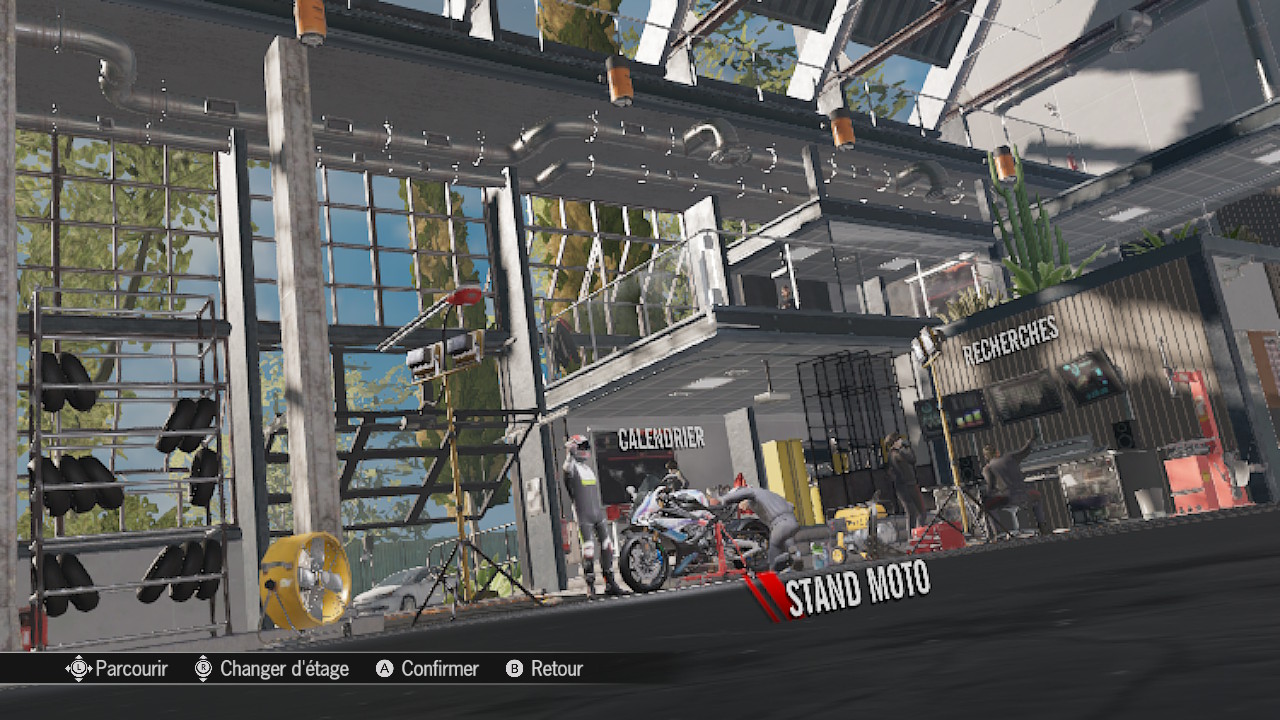
Task: Select the highlighted STAND MOTO entry
Action: [x=857, y=588]
